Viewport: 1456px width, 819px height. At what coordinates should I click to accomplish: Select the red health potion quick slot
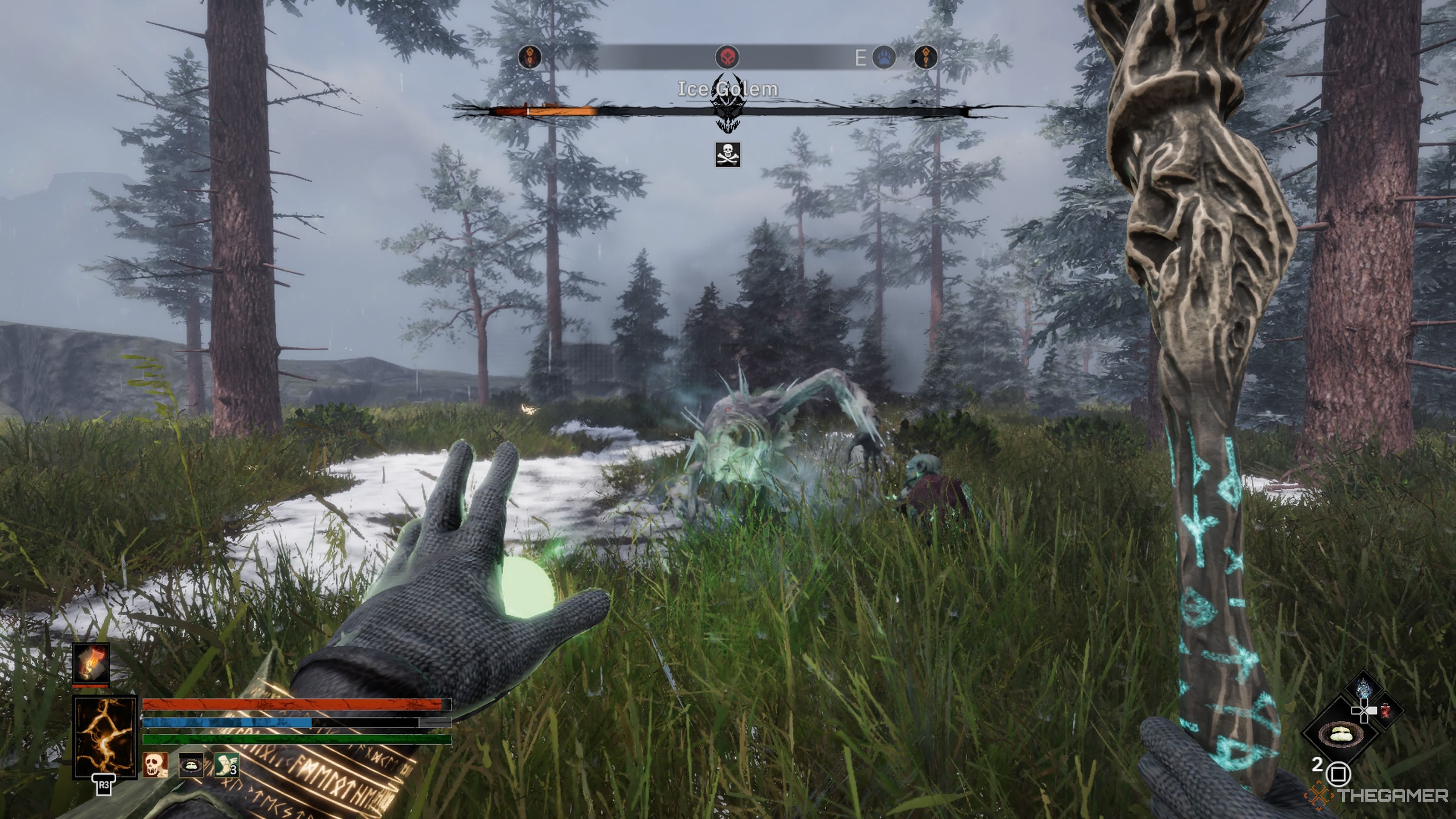1385,711
